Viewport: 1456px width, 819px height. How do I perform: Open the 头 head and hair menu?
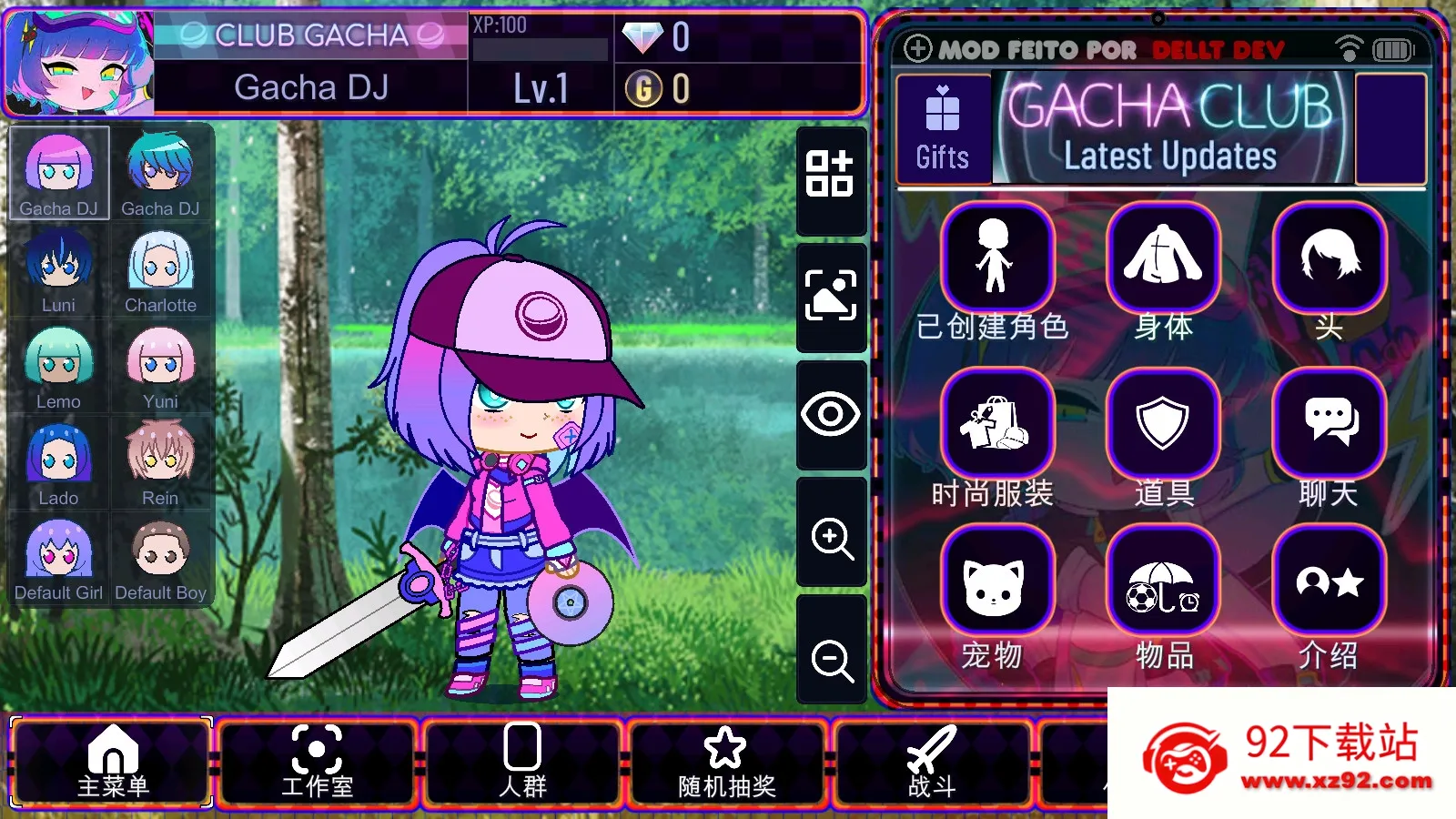[x=1329, y=258]
